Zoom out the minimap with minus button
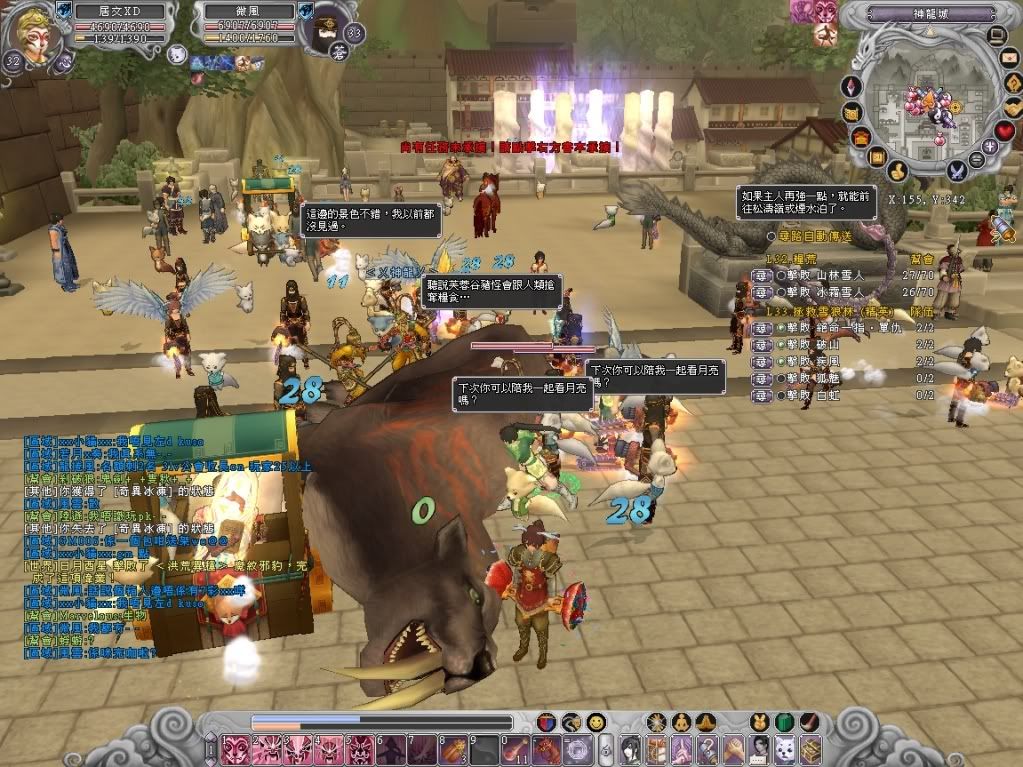This screenshot has width=1023, height=767. point(979,159)
